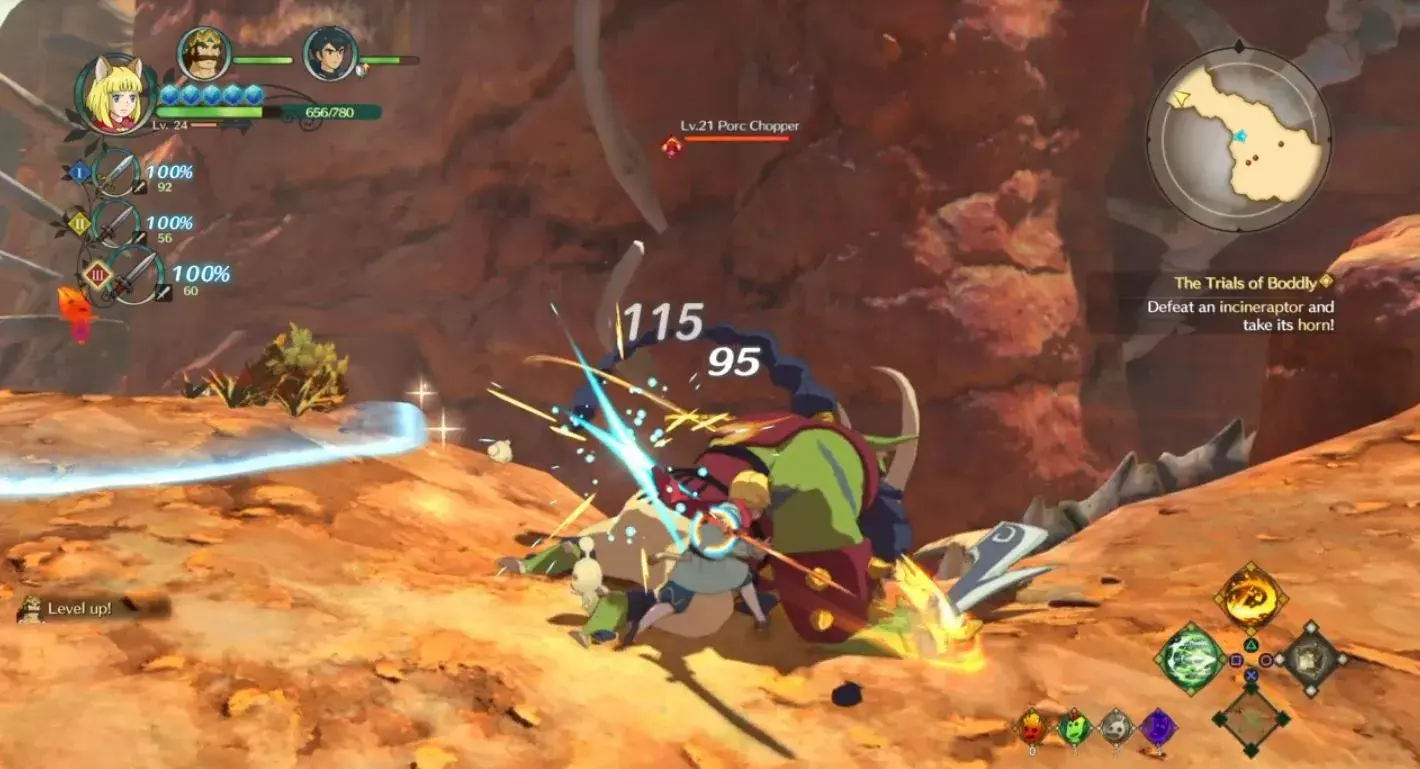Open The Trials of Boddly quest tracker
This screenshot has width=1420, height=769.
pyautogui.click(x=1243, y=282)
